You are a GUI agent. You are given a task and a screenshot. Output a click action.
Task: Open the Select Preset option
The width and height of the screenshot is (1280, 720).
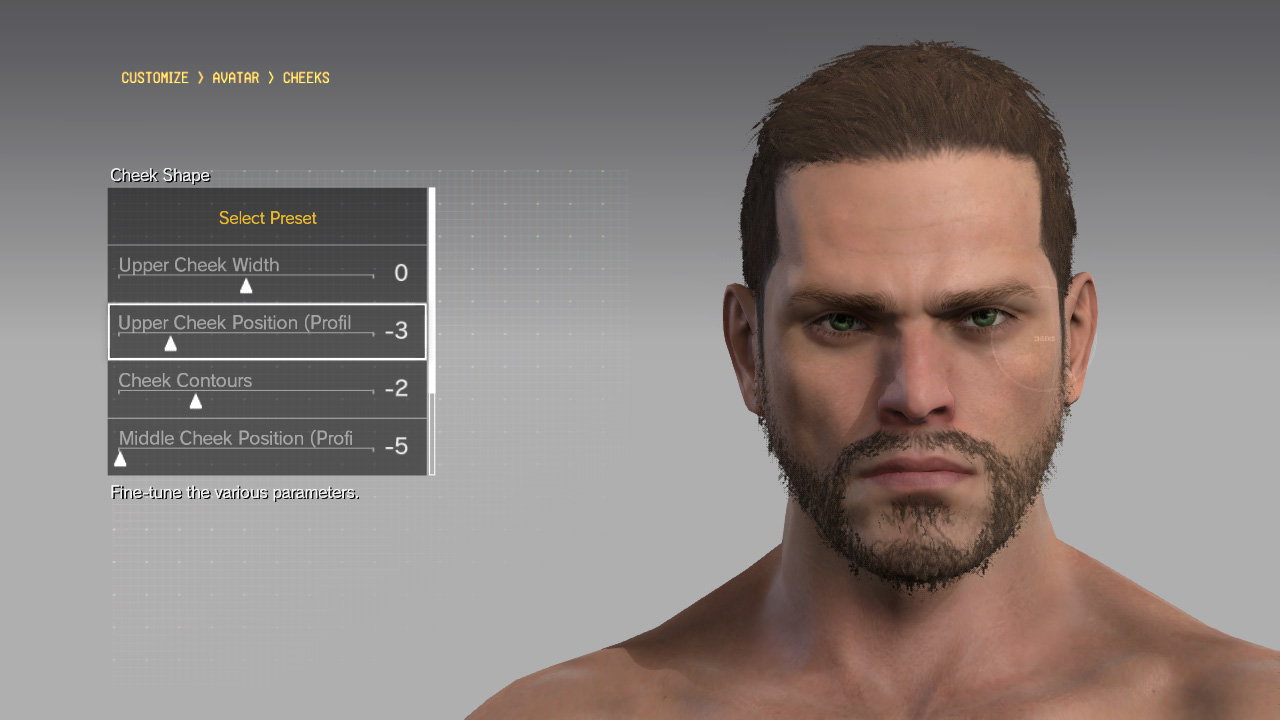(267, 218)
